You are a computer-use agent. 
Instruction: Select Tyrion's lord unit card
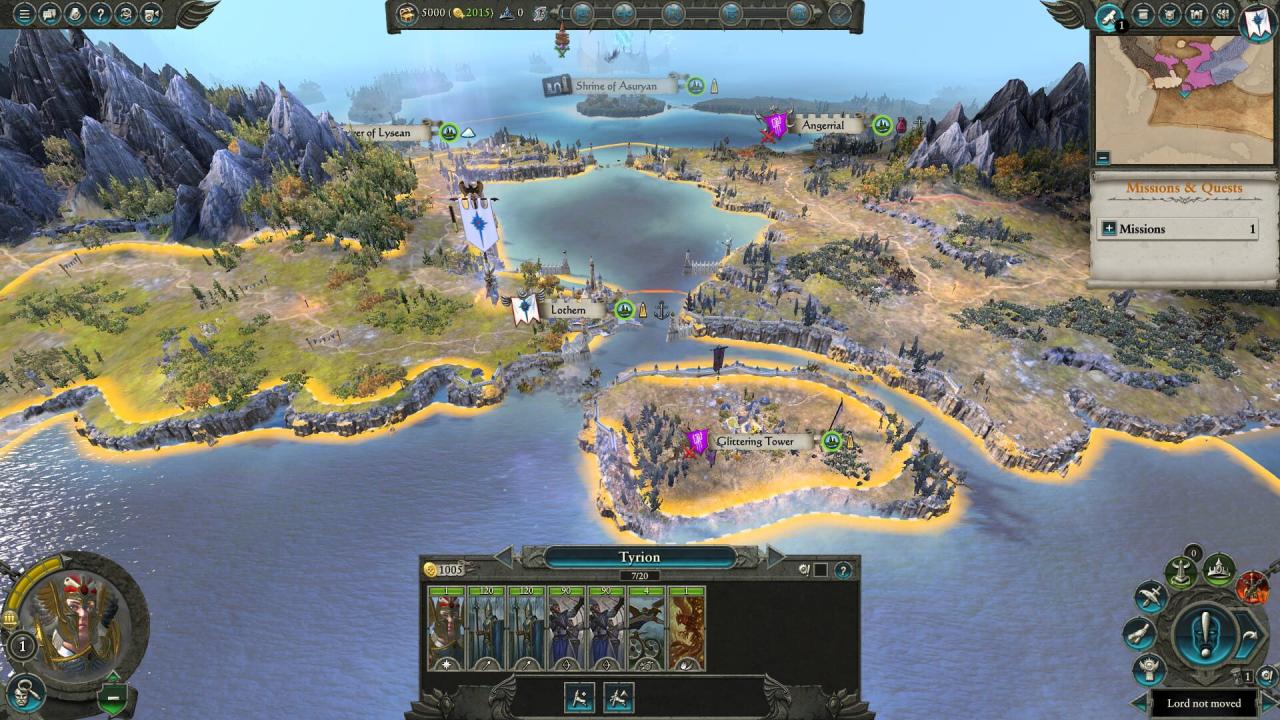(x=446, y=628)
